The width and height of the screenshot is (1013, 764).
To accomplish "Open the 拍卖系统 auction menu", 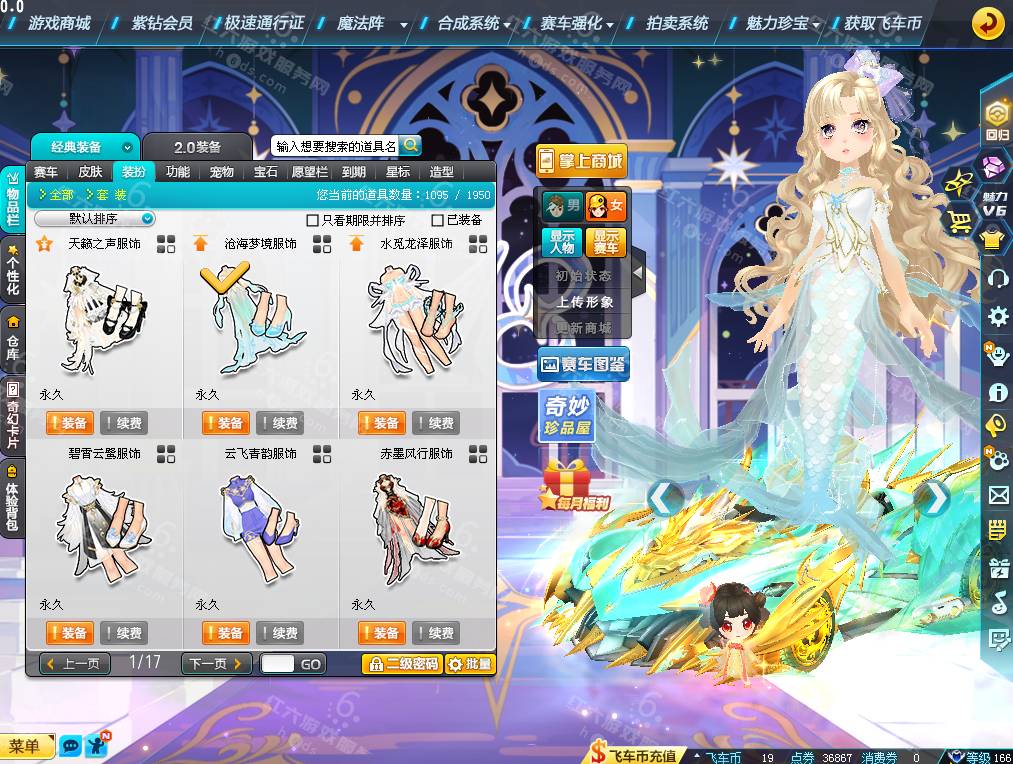I will (677, 22).
